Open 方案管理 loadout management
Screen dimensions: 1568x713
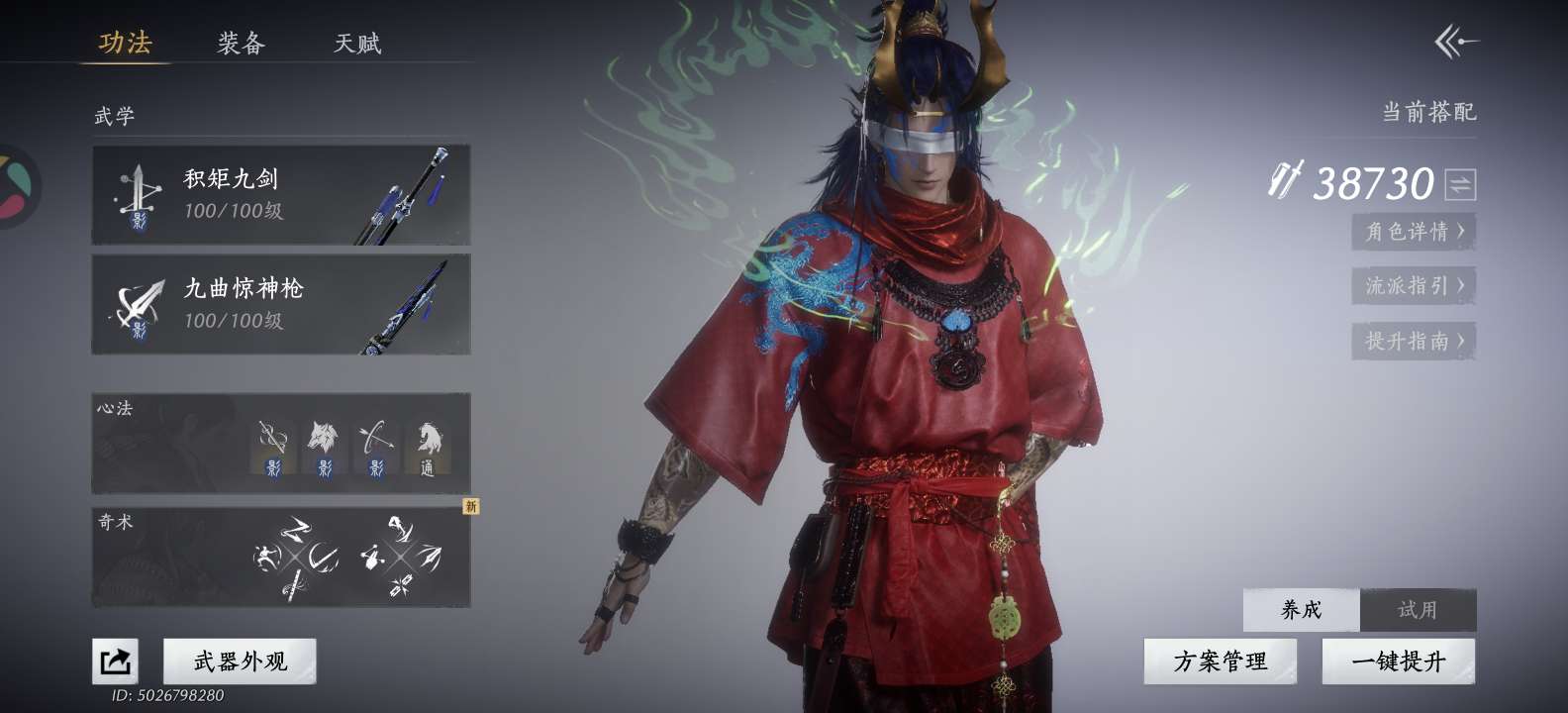1220,661
